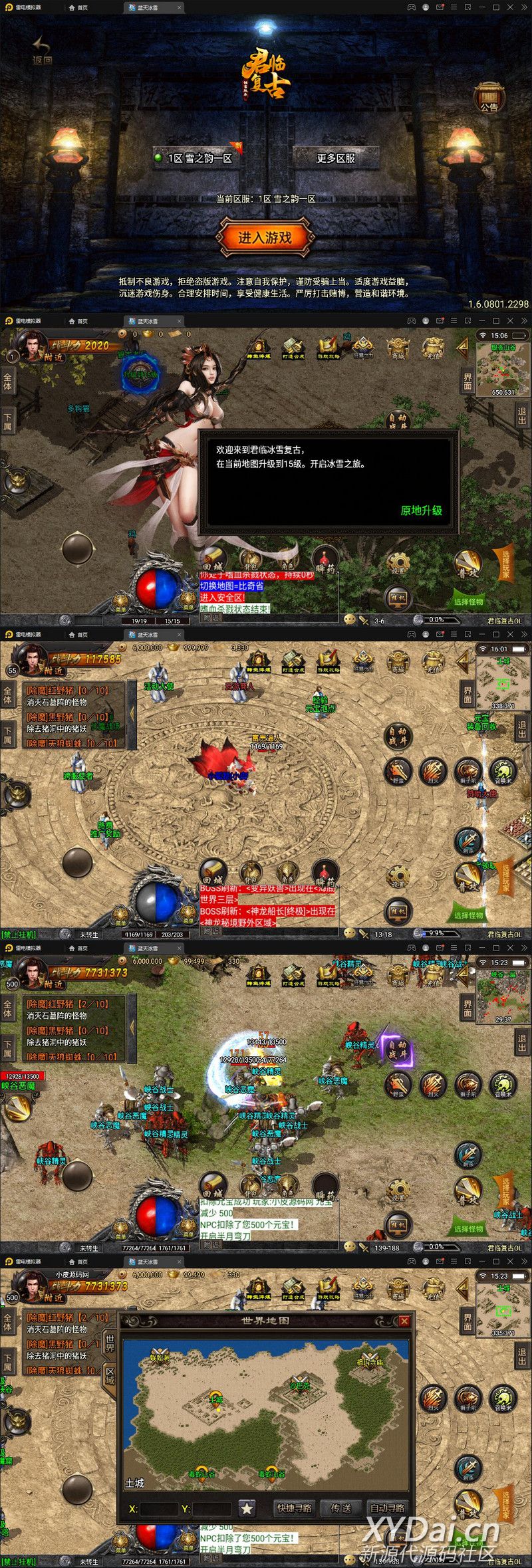Focus the X coordinate input field
Screen dimensions: 532x1568
(159, 1509)
